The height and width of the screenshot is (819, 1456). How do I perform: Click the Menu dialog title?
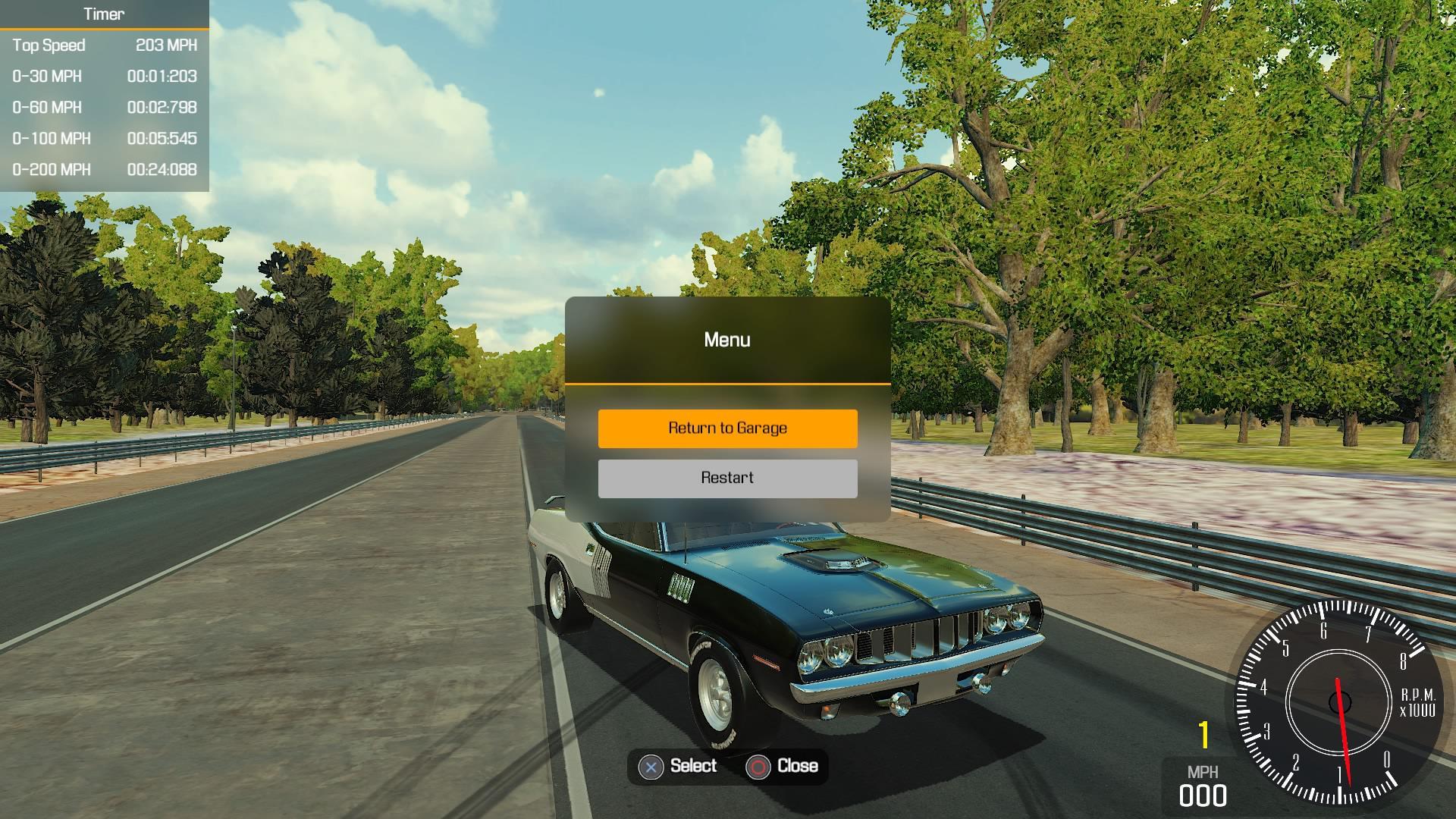click(726, 340)
